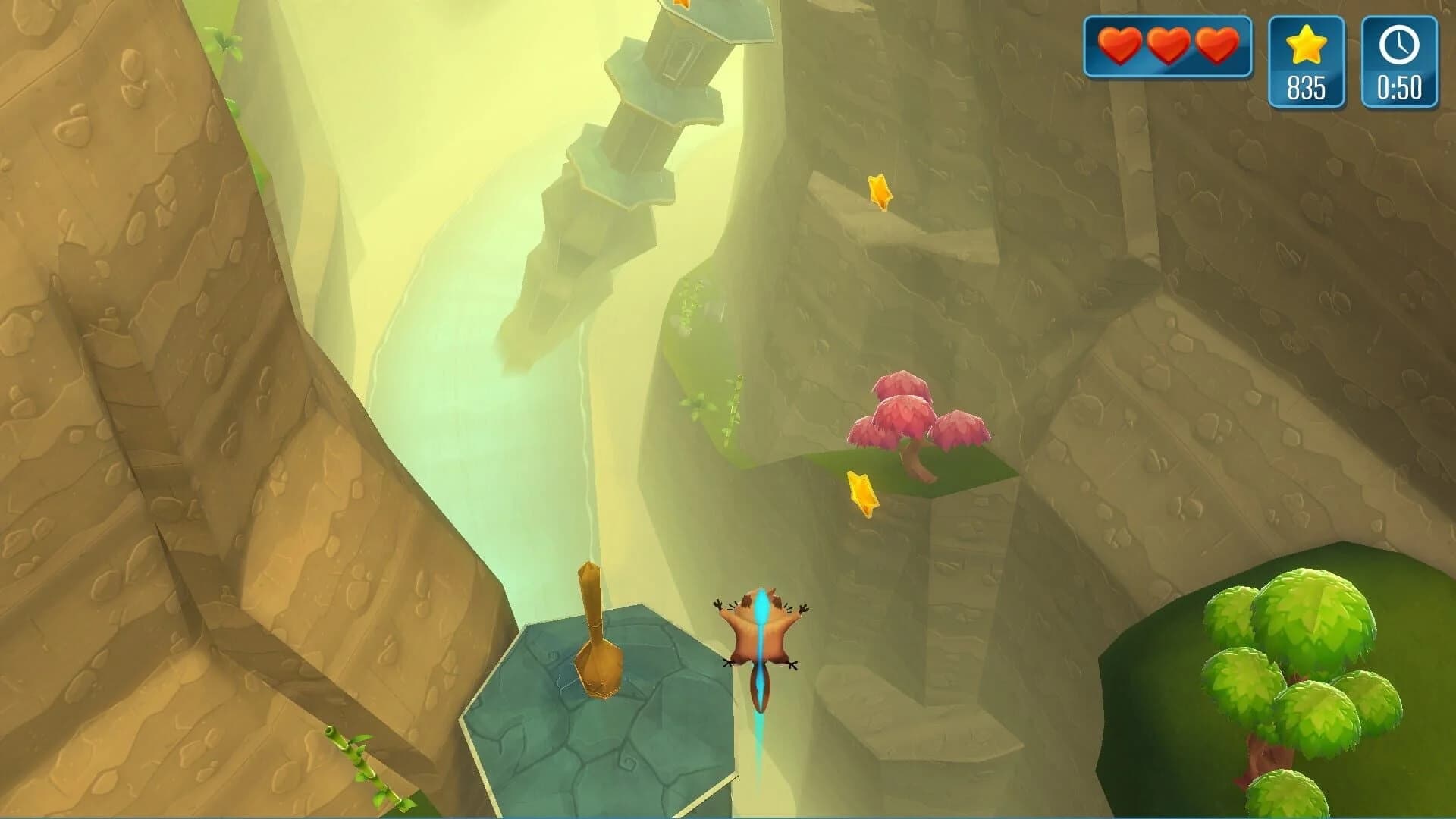The image size is (1456, 819).
Task: Click the star above the stone tower
Action: (x=680, y=8)
